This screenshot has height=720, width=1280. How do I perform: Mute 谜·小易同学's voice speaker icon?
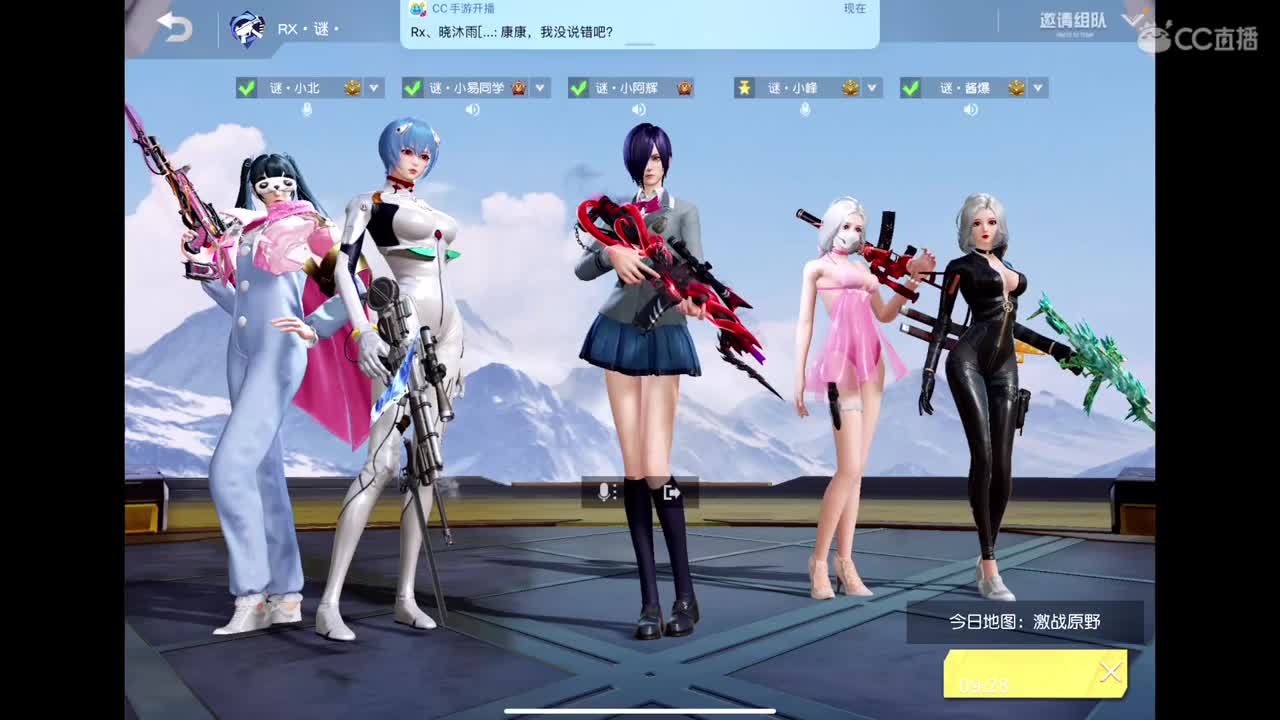tap(473, 108)
